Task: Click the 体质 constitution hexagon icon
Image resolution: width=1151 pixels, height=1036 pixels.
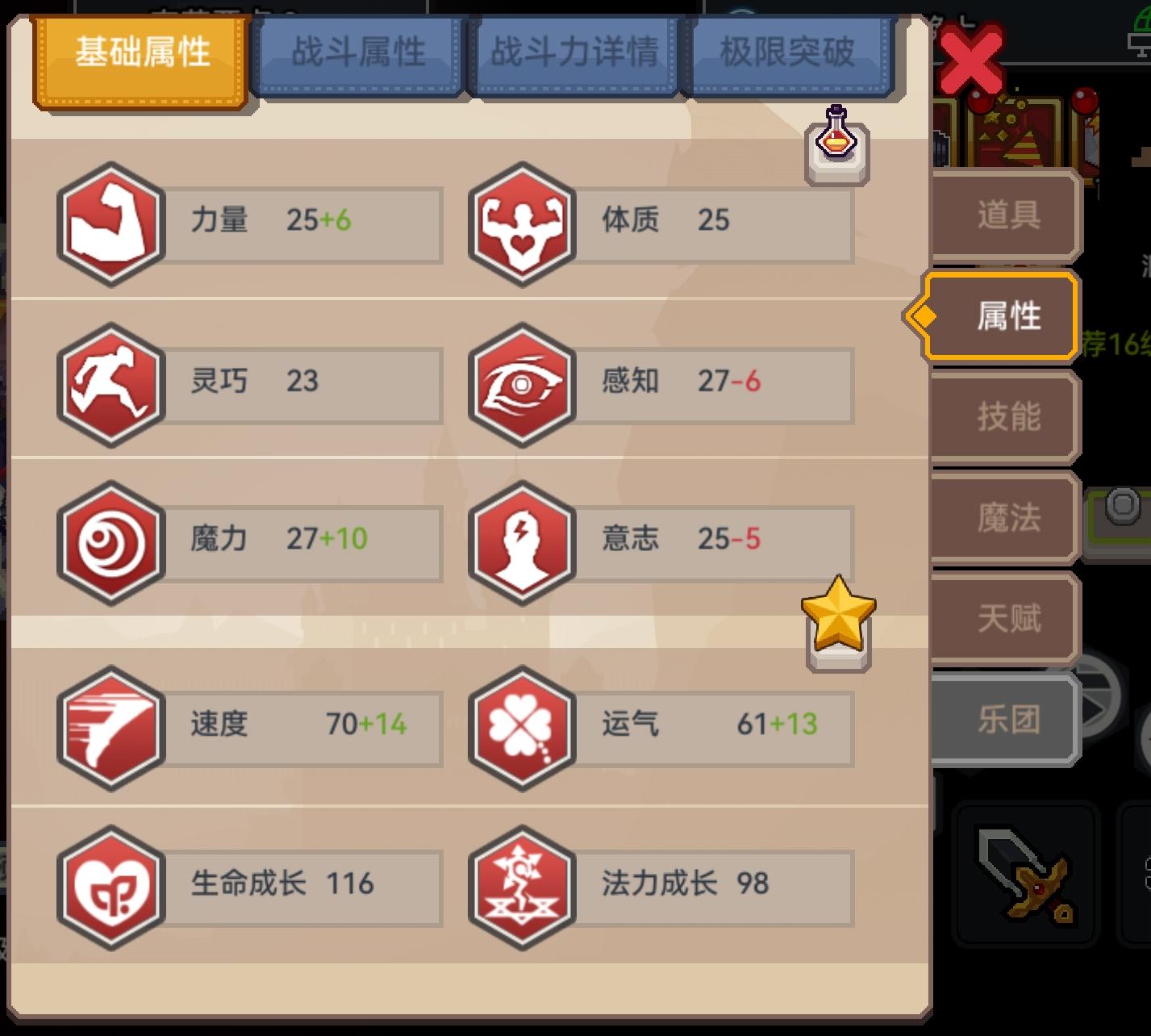Action: click(523, 225)
